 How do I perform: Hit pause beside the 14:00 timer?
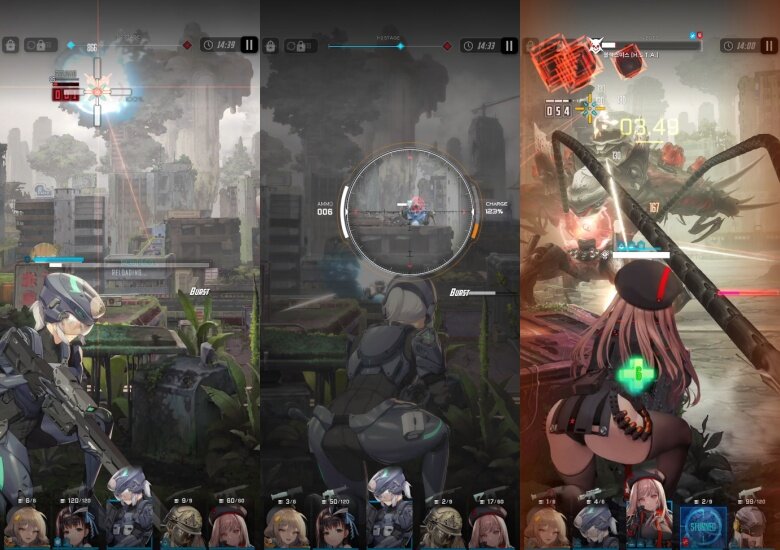tap(769, 46)
